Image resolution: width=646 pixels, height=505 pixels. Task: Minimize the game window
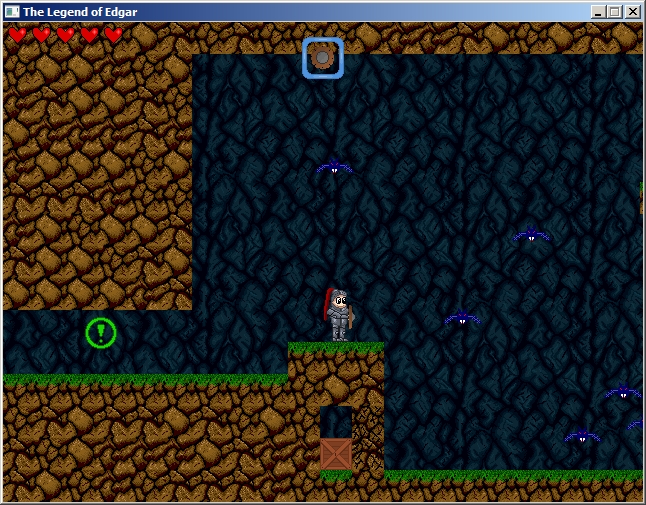point(598,12)
